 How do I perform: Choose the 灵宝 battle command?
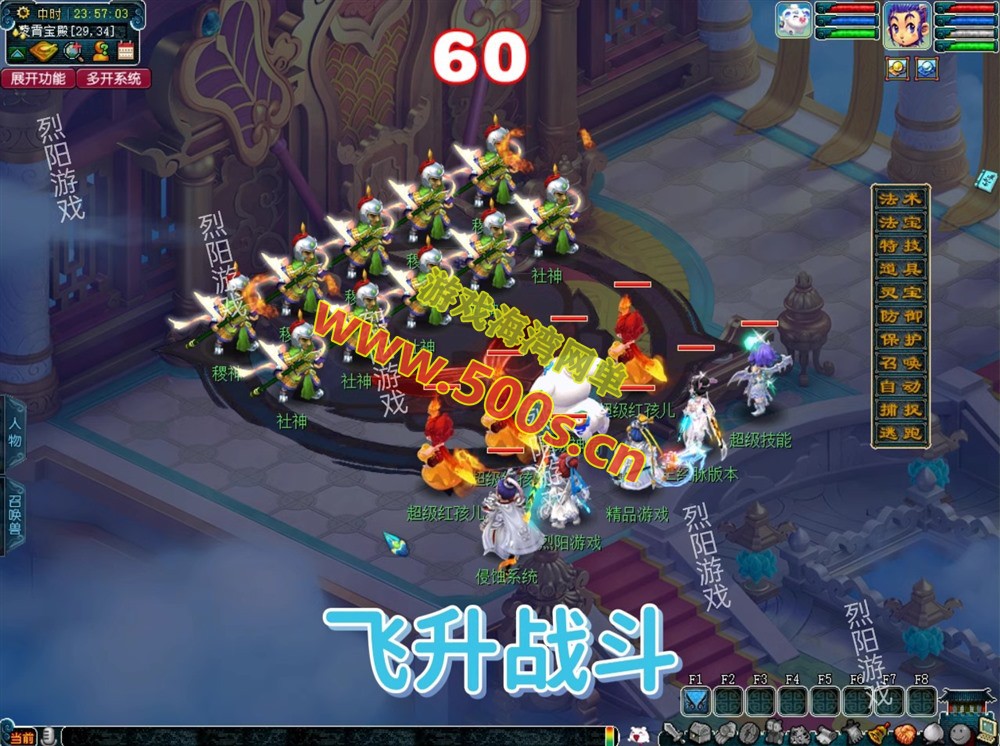(x=899, y=292)
